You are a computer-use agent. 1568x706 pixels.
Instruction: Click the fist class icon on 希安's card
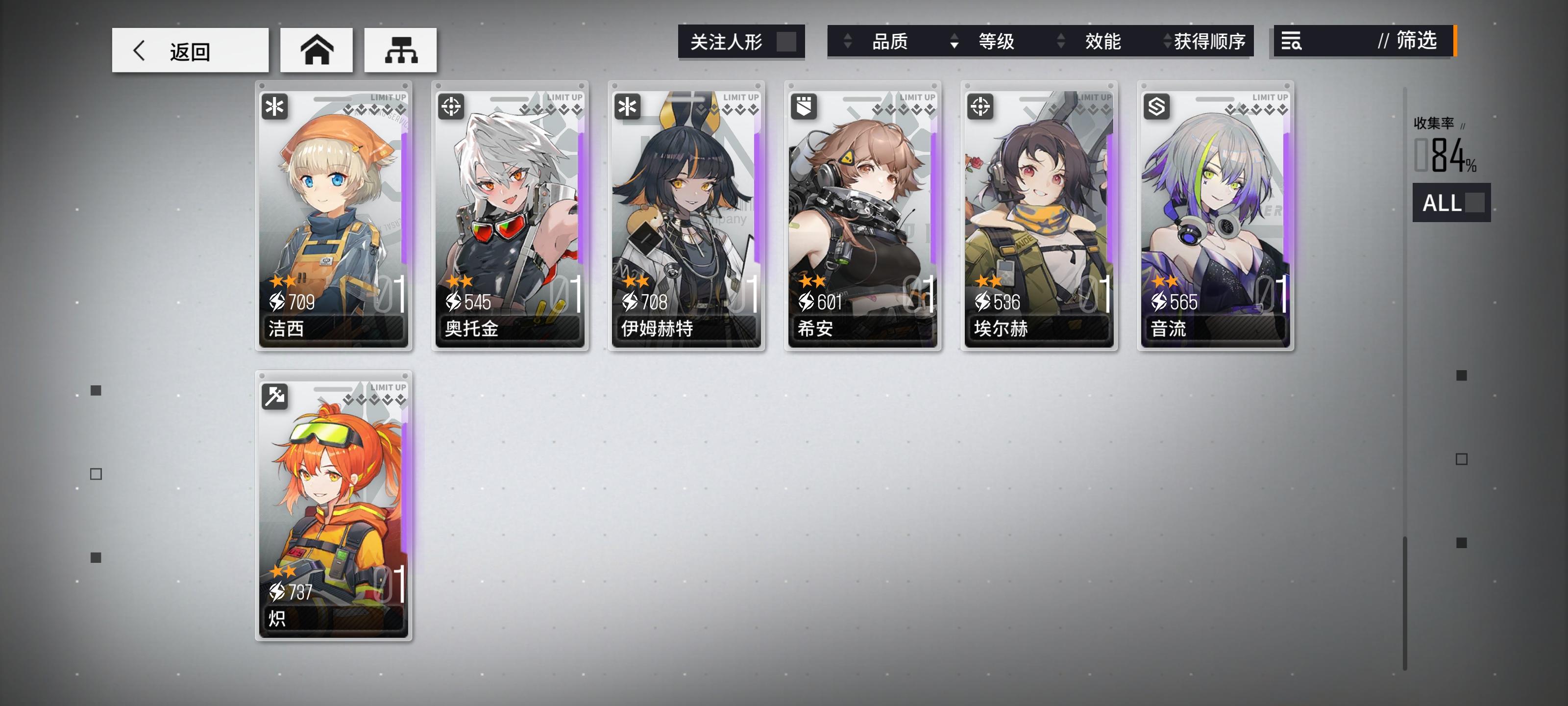click(x=804, y=107)
